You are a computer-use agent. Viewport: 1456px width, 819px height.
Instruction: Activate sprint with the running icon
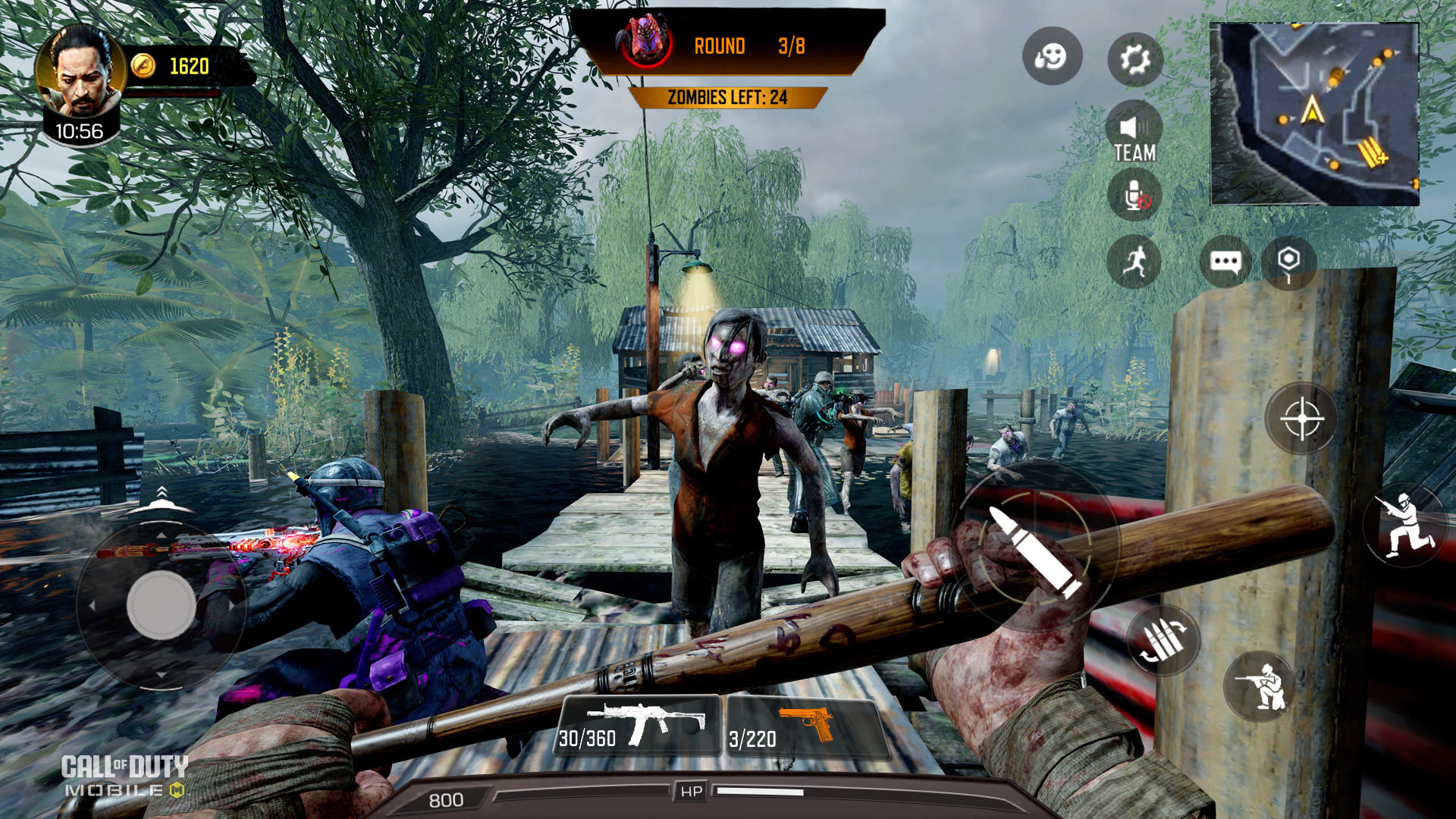1135,261
